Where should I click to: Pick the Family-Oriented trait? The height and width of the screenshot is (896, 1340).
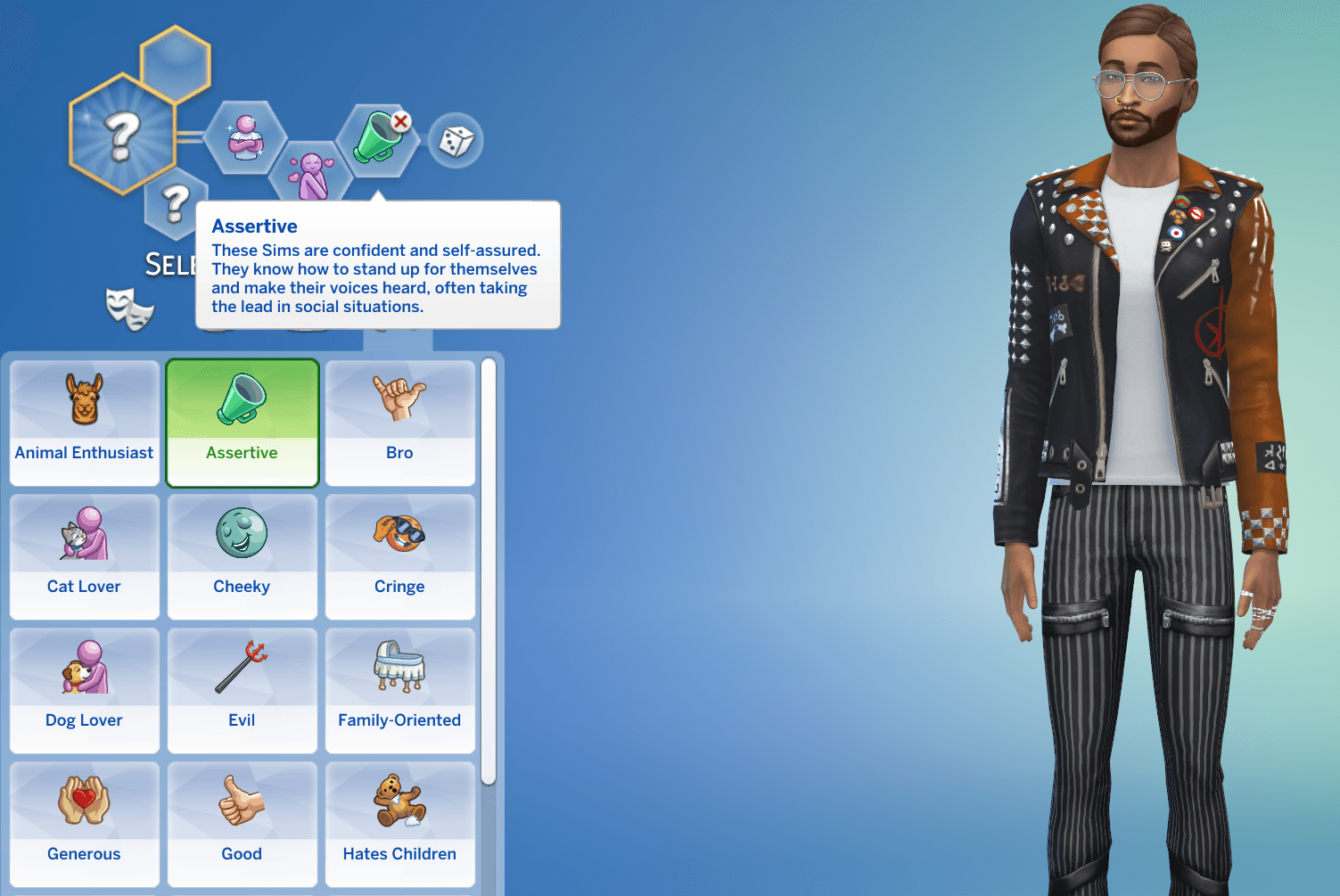(399, 691)
